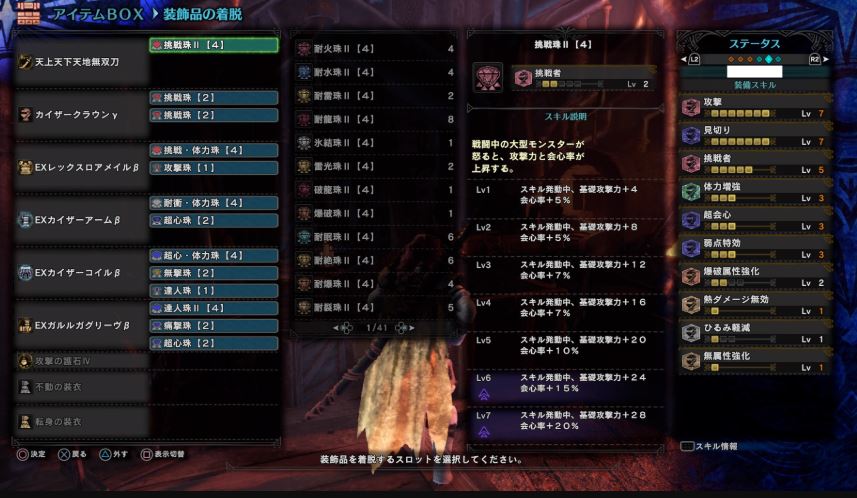
Task: Select the 攻撃 skill row in status
Action: click(755, 106)
